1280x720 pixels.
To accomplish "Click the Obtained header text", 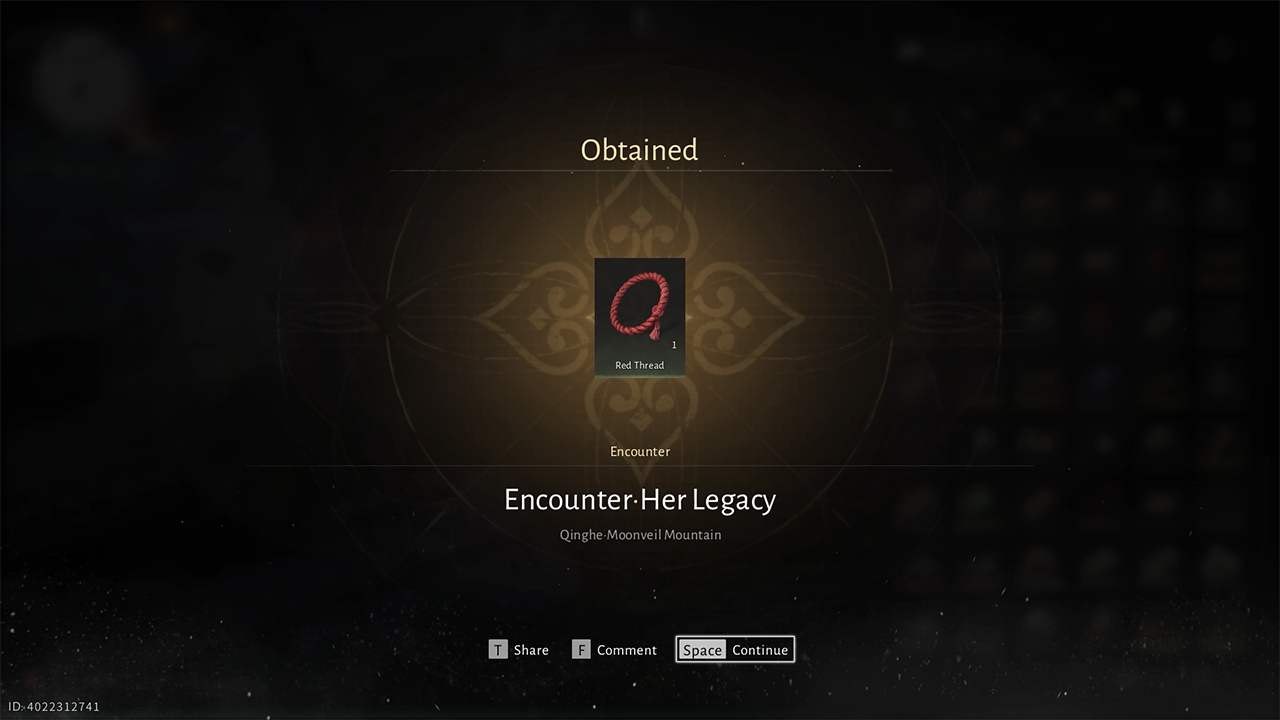I will tap(639, 150).
